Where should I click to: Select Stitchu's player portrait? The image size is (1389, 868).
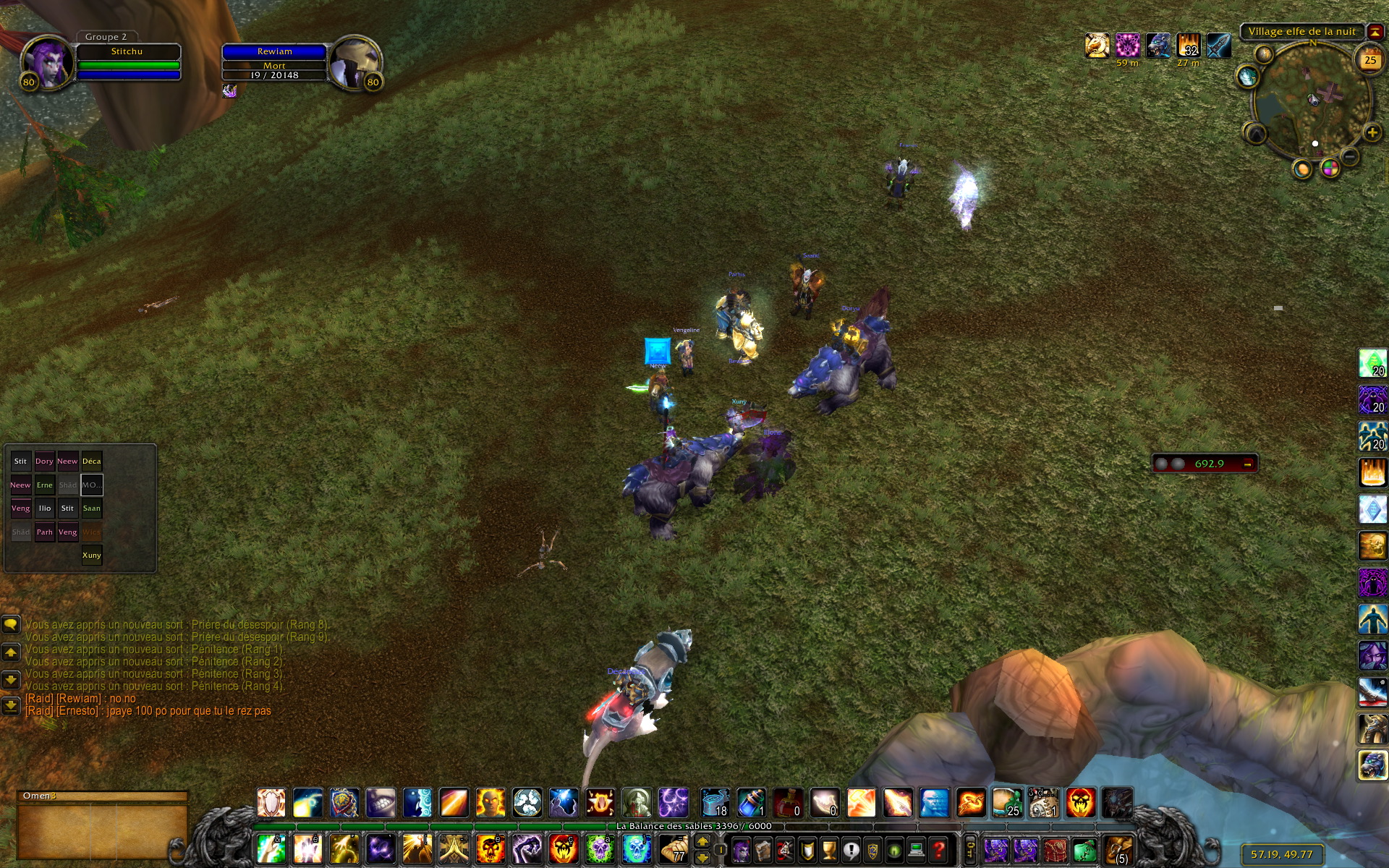click(x=47, y=62)
